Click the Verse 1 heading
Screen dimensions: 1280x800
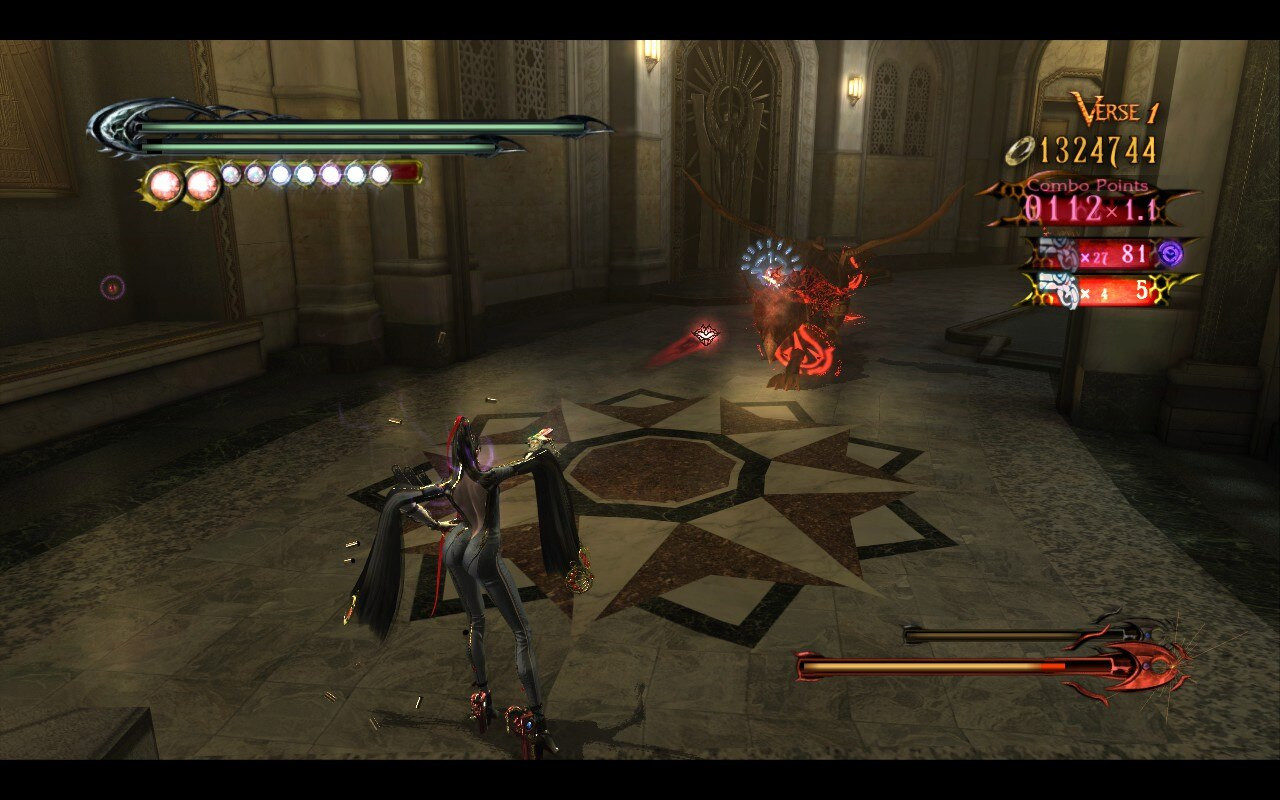point(1115,109)
